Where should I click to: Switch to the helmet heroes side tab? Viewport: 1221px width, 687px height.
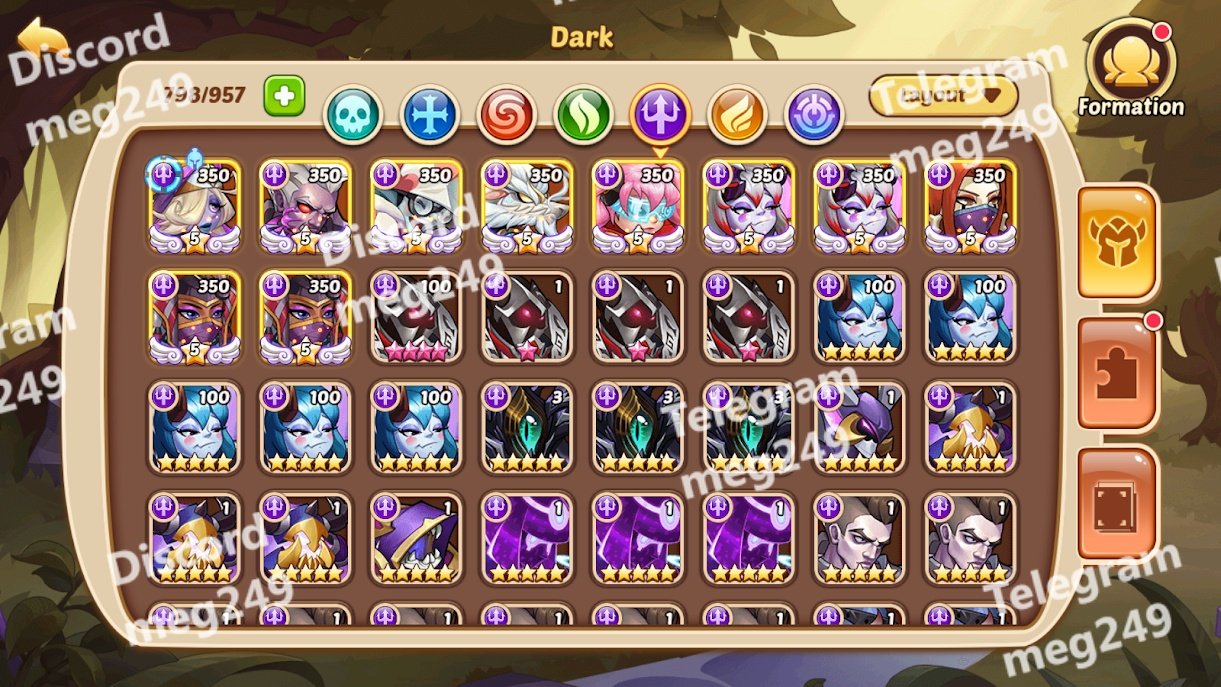click(1117, 242)
